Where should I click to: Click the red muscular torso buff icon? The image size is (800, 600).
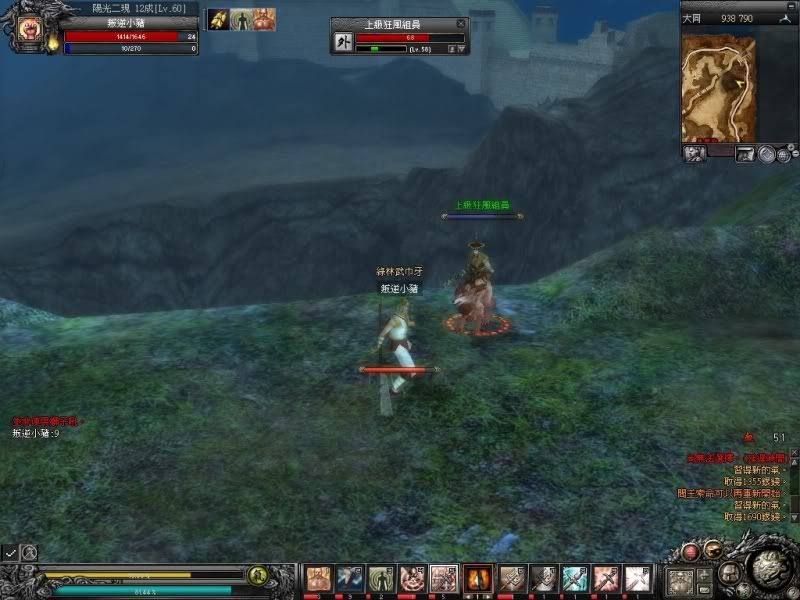click(262, 20)
